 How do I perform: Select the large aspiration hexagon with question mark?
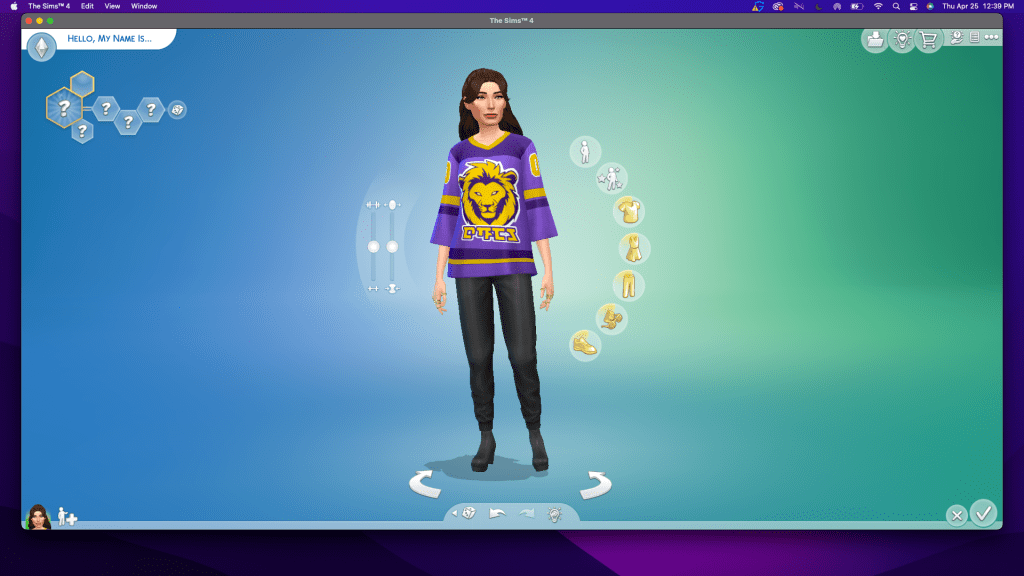64,107
